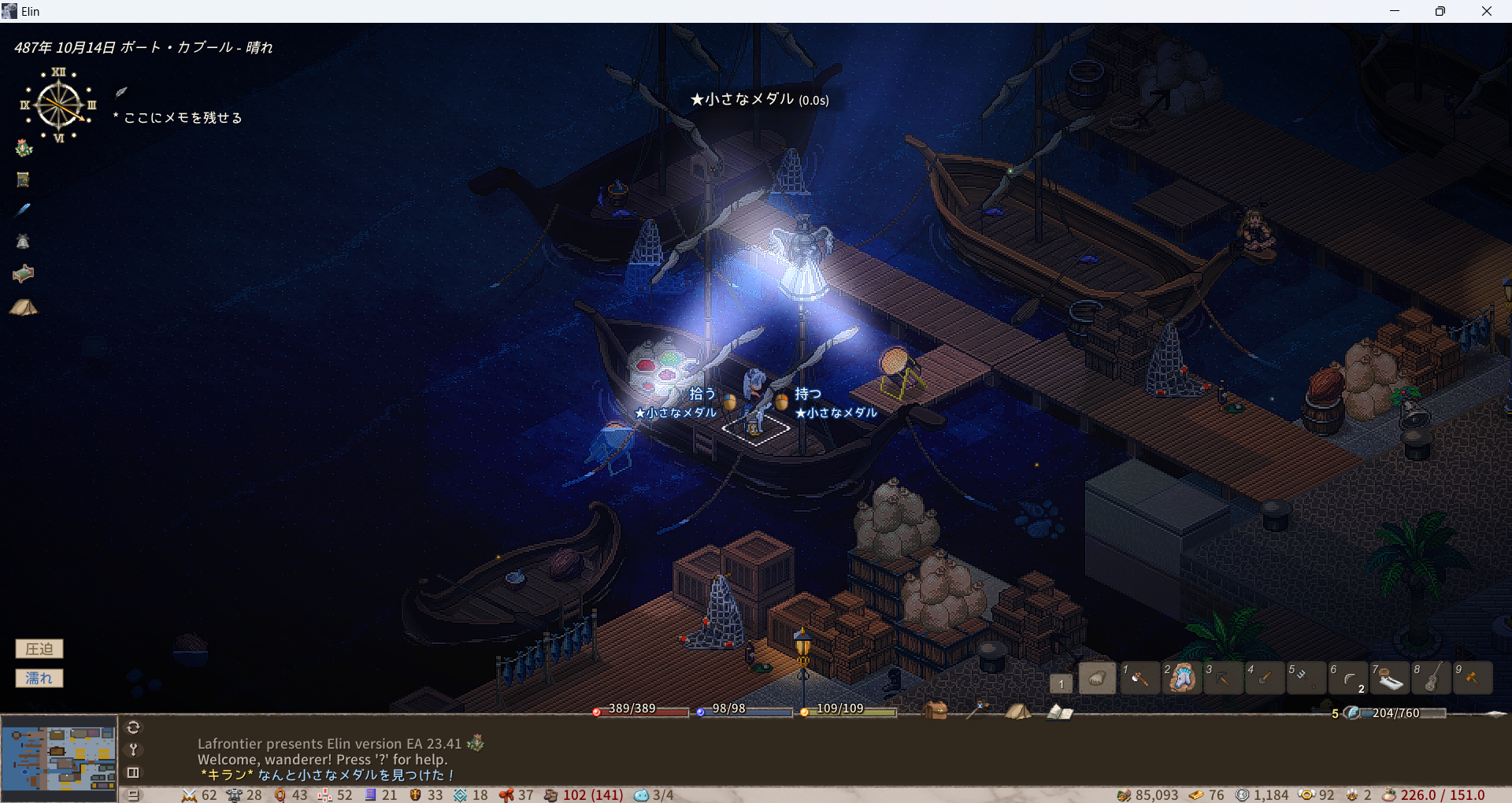Choose the hammer in the last hotbar slot
Image resolution: width=1512 pixels, height=803 pixels.
tap(1473, 678)
